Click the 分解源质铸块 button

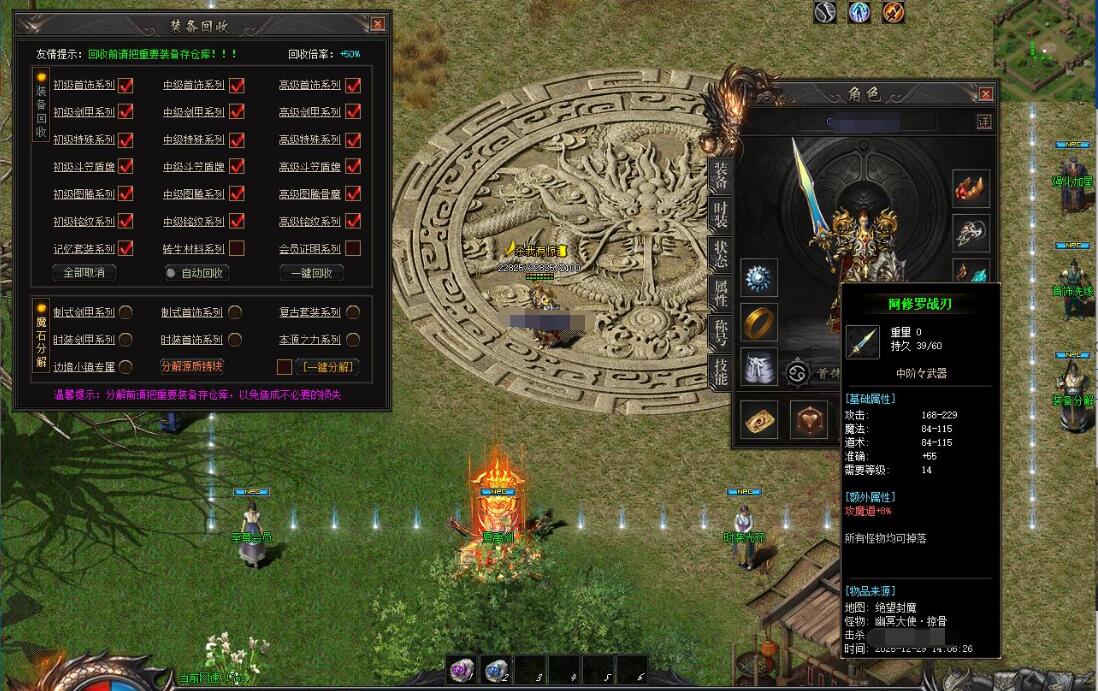point(192,366)
